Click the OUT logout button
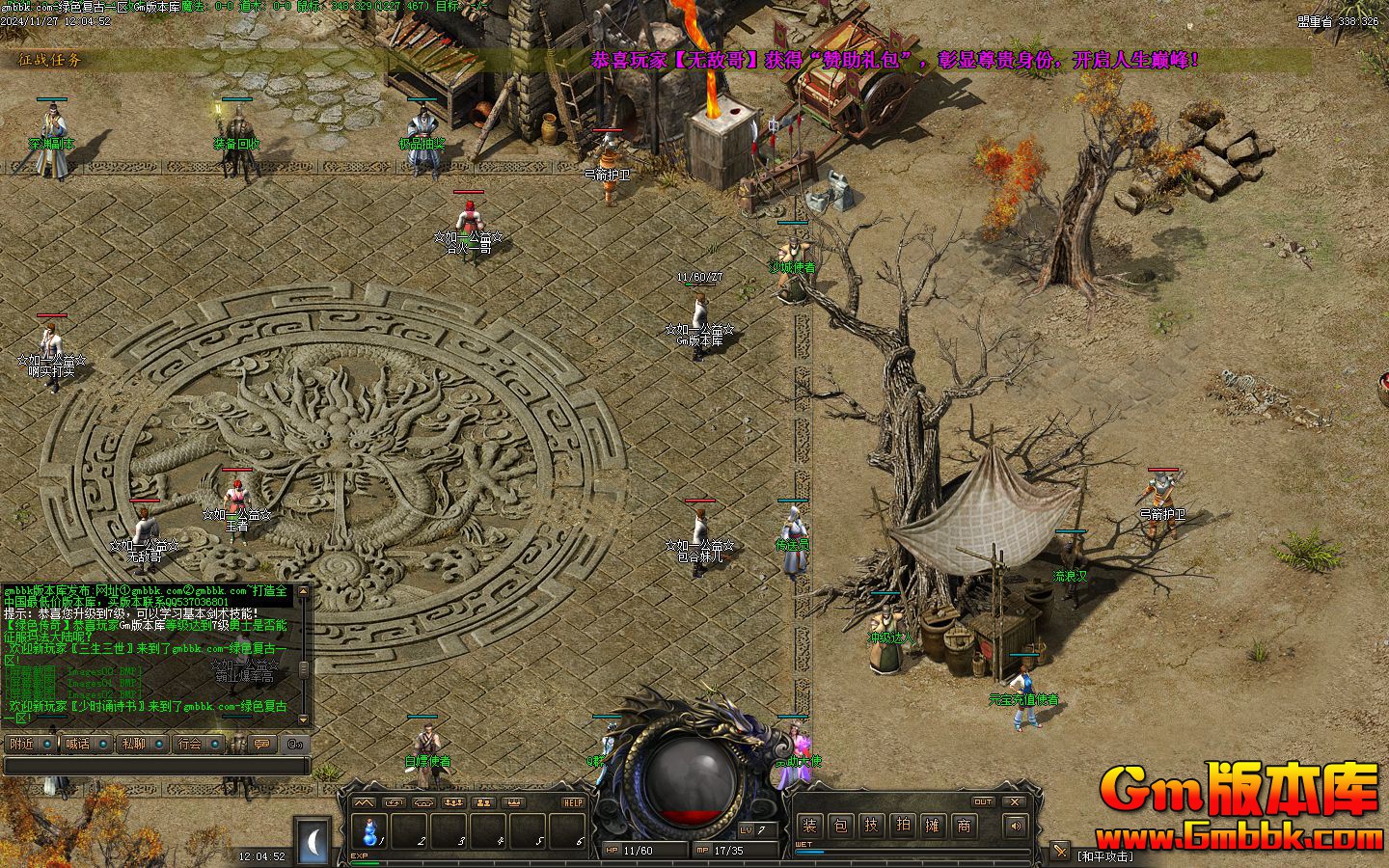 click(x=983, y=801)
